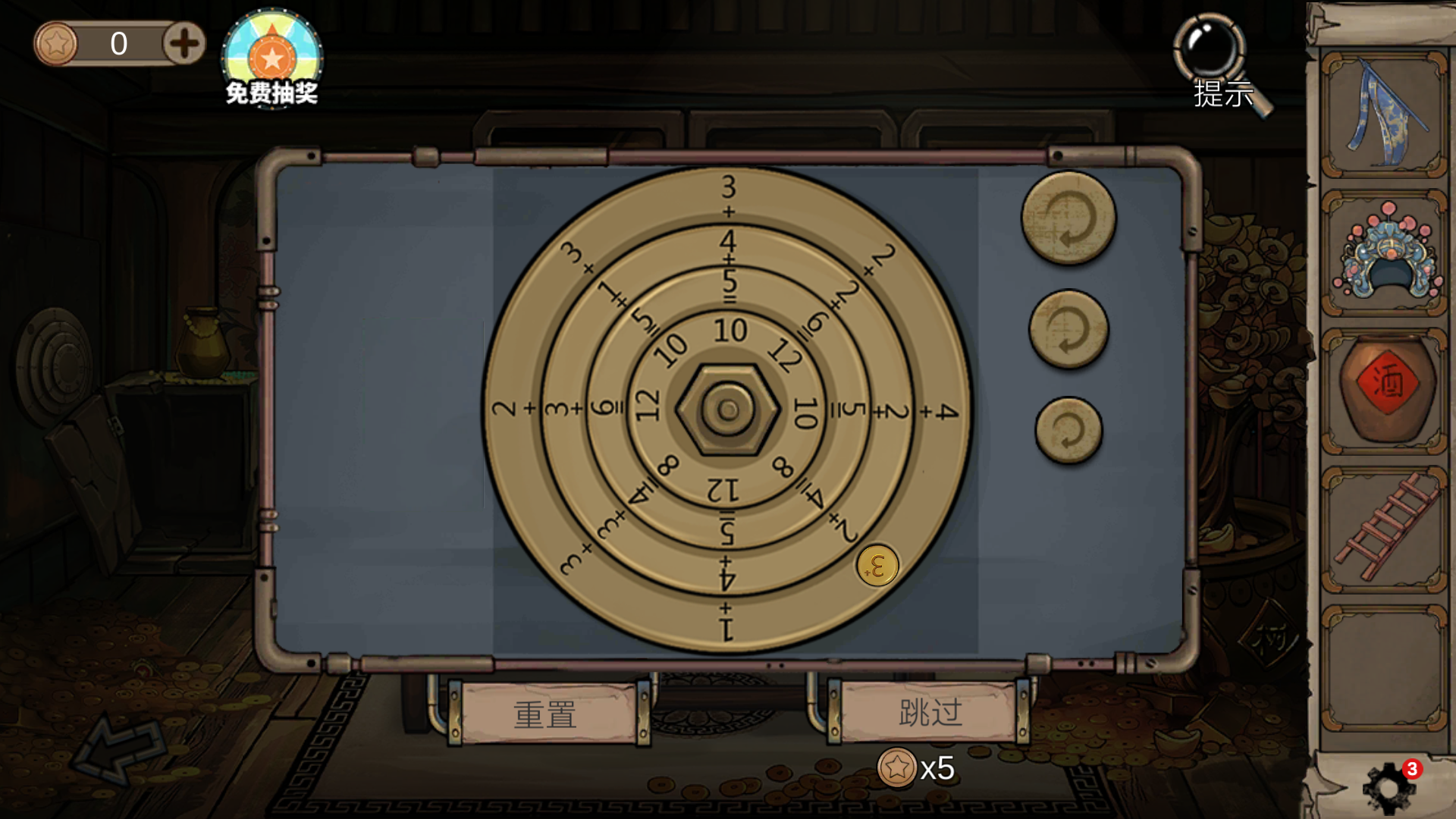The image size is (1456, 819).
Task: Rotate the inner ring with the smallest arrow button
Action: tap(1068, 430)
